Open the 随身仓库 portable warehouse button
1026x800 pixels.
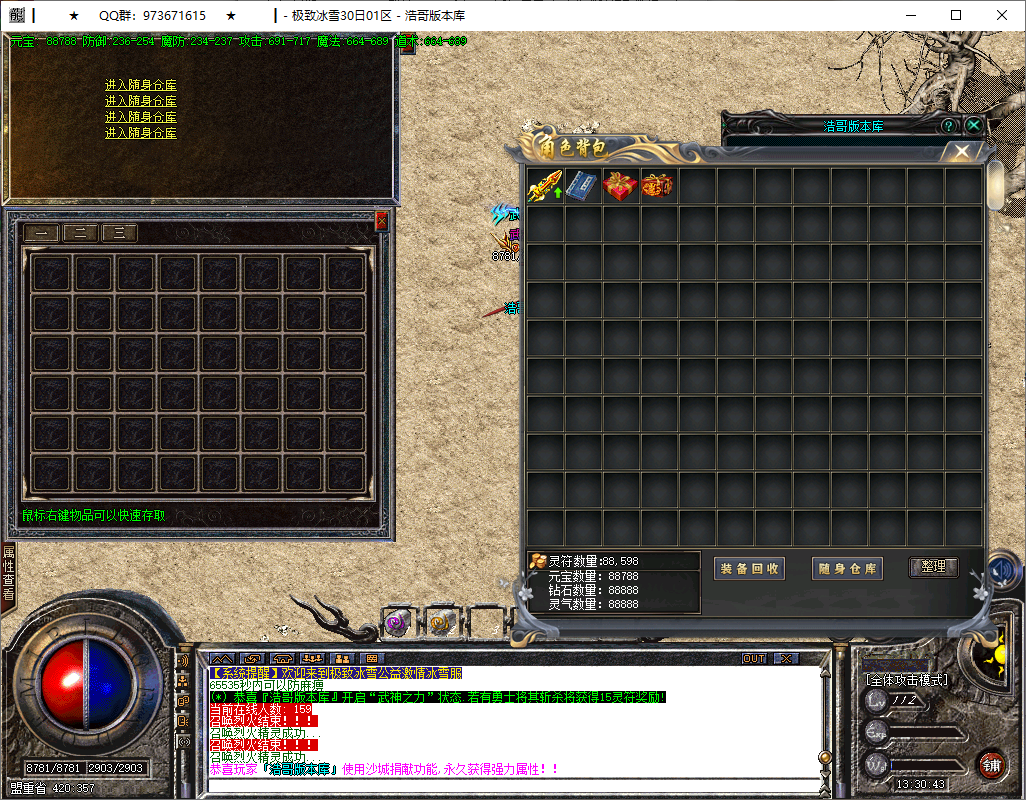pyautogui.click(x=848, y=569)
